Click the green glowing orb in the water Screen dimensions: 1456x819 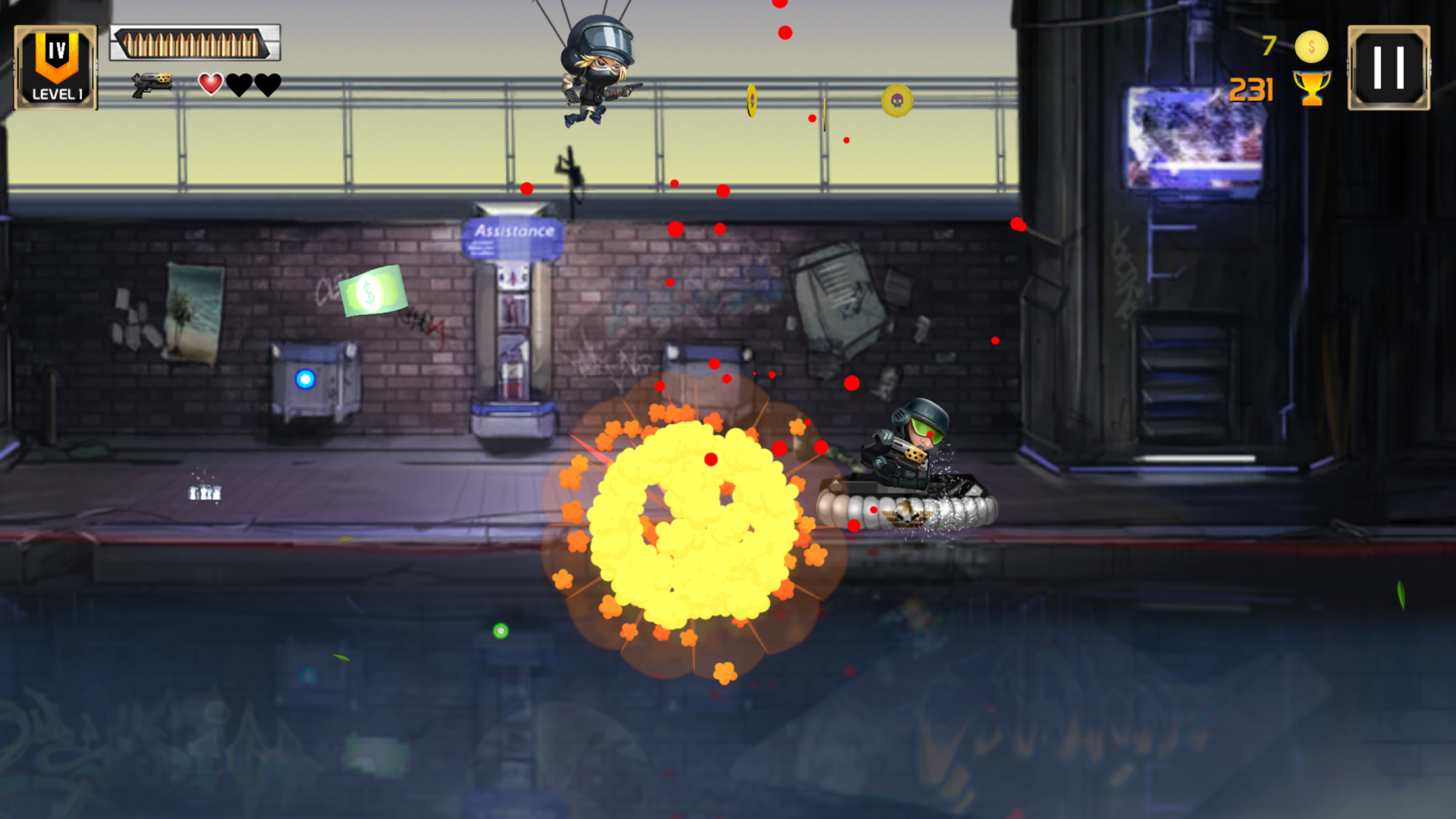tap(501, 631)
